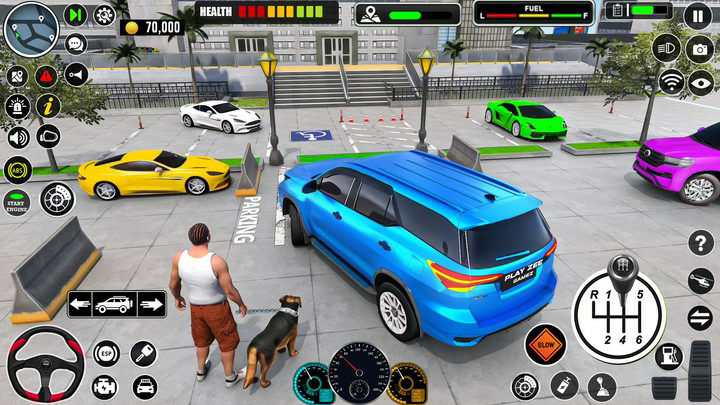Open the gear settings icon

104,15
